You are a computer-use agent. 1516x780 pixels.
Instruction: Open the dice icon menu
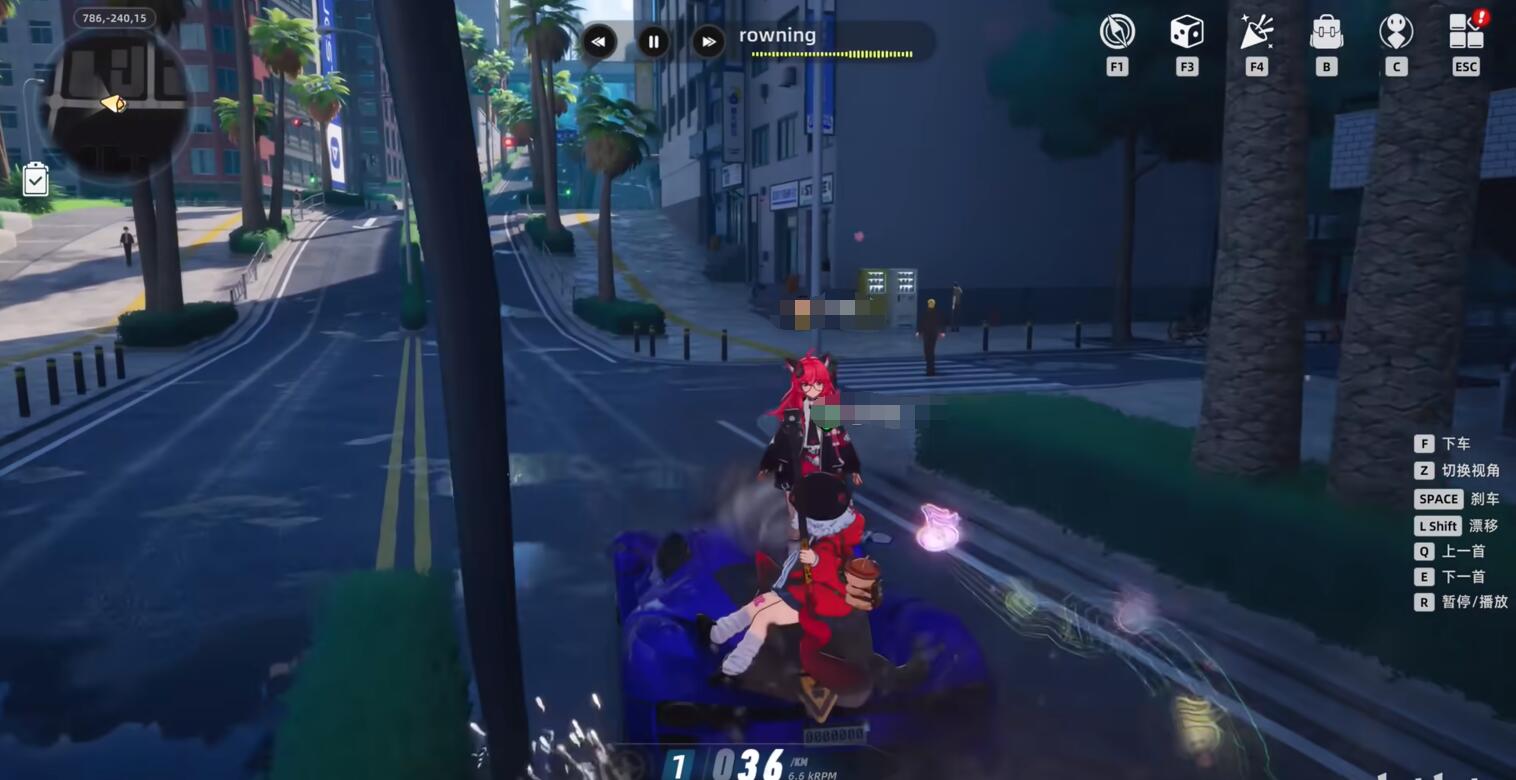(1187, 32)
